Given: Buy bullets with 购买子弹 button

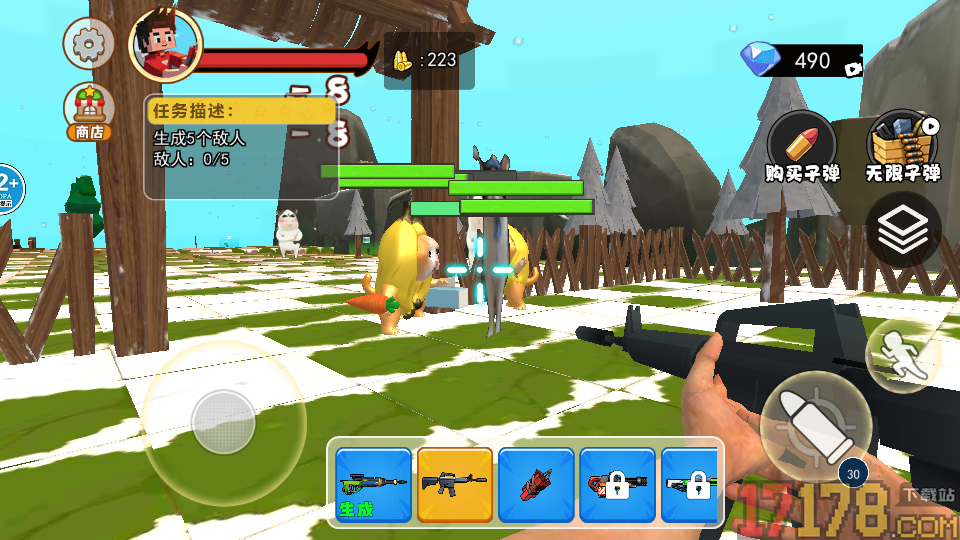Looking at the screenshot, I should (x=802, y=147).
